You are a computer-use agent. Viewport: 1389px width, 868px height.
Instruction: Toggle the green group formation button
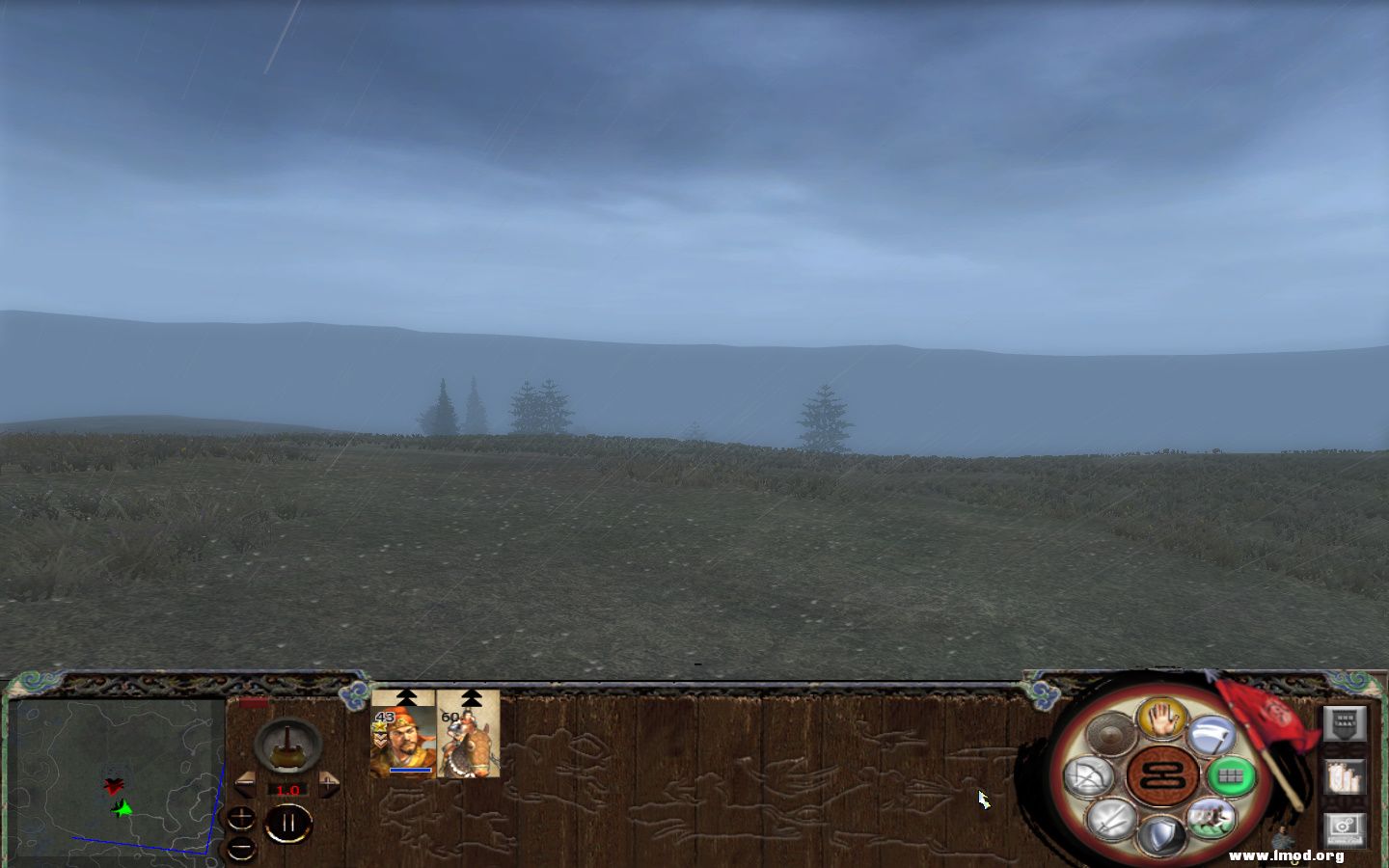click(x=1233, y=775)
